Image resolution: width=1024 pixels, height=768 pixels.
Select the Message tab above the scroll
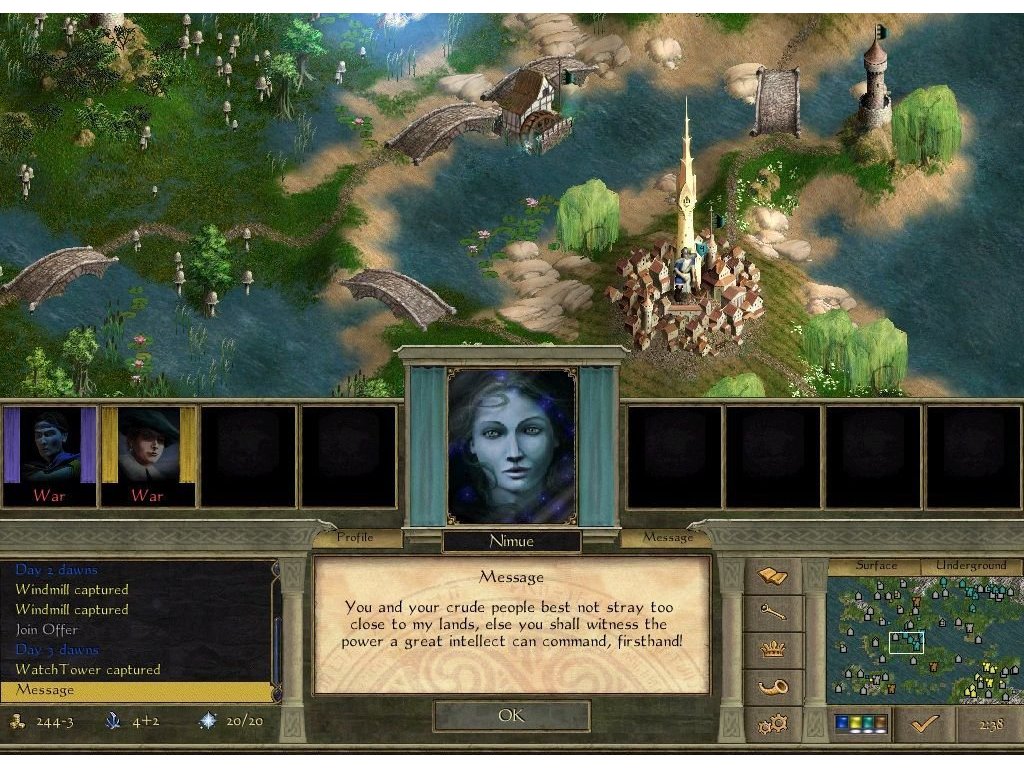point(668,537)
